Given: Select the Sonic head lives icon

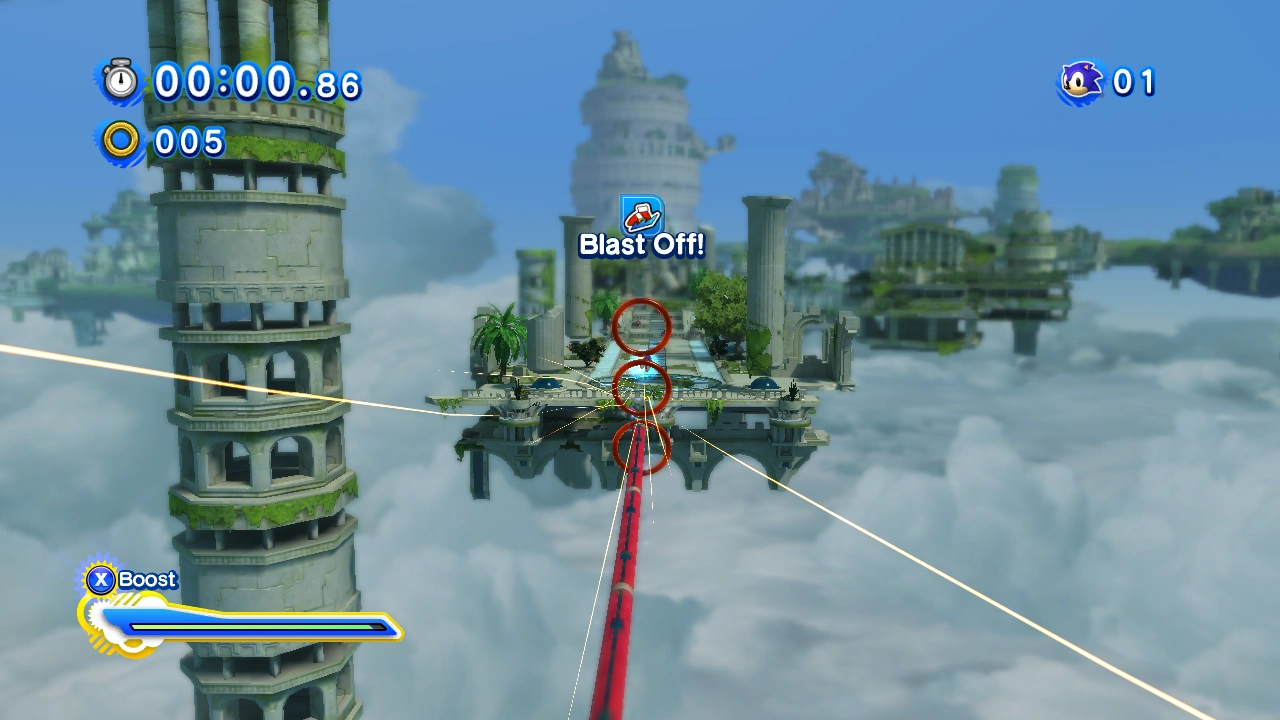Looking at the screenshot, I should coord(1082,81).
